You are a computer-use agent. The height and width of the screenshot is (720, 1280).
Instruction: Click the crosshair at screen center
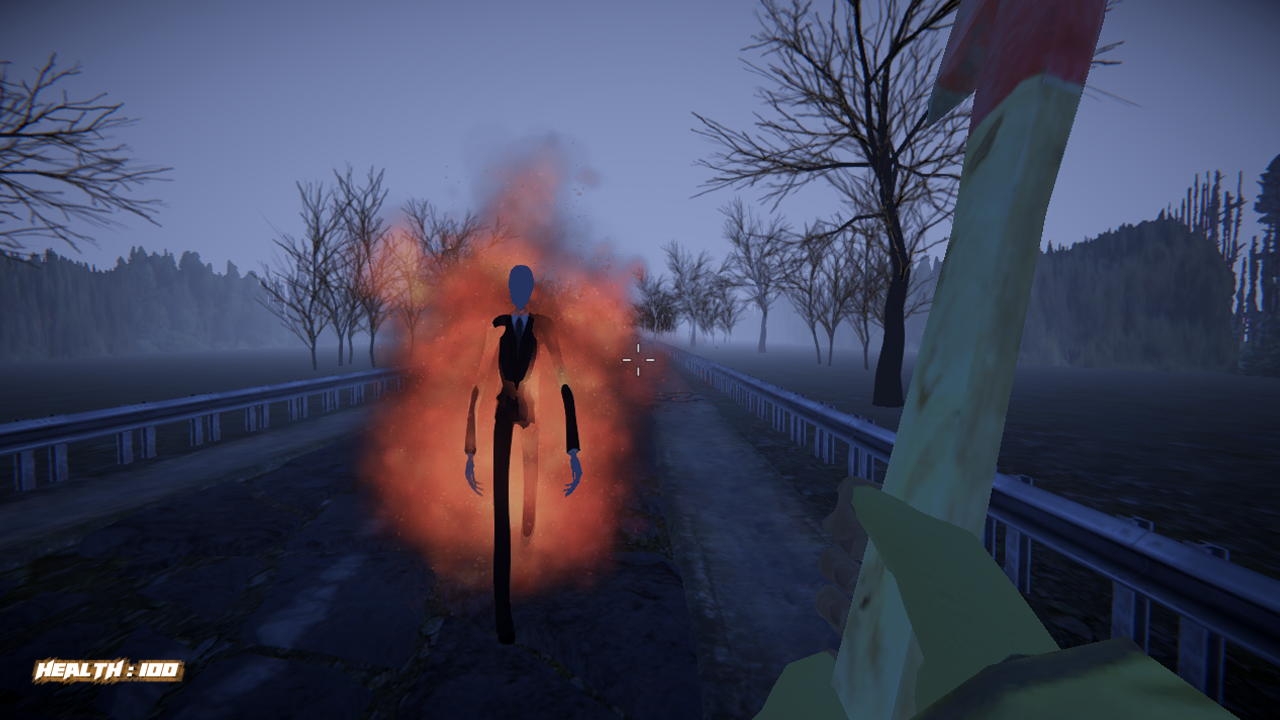pyautogui.click(x=639, y=360)
